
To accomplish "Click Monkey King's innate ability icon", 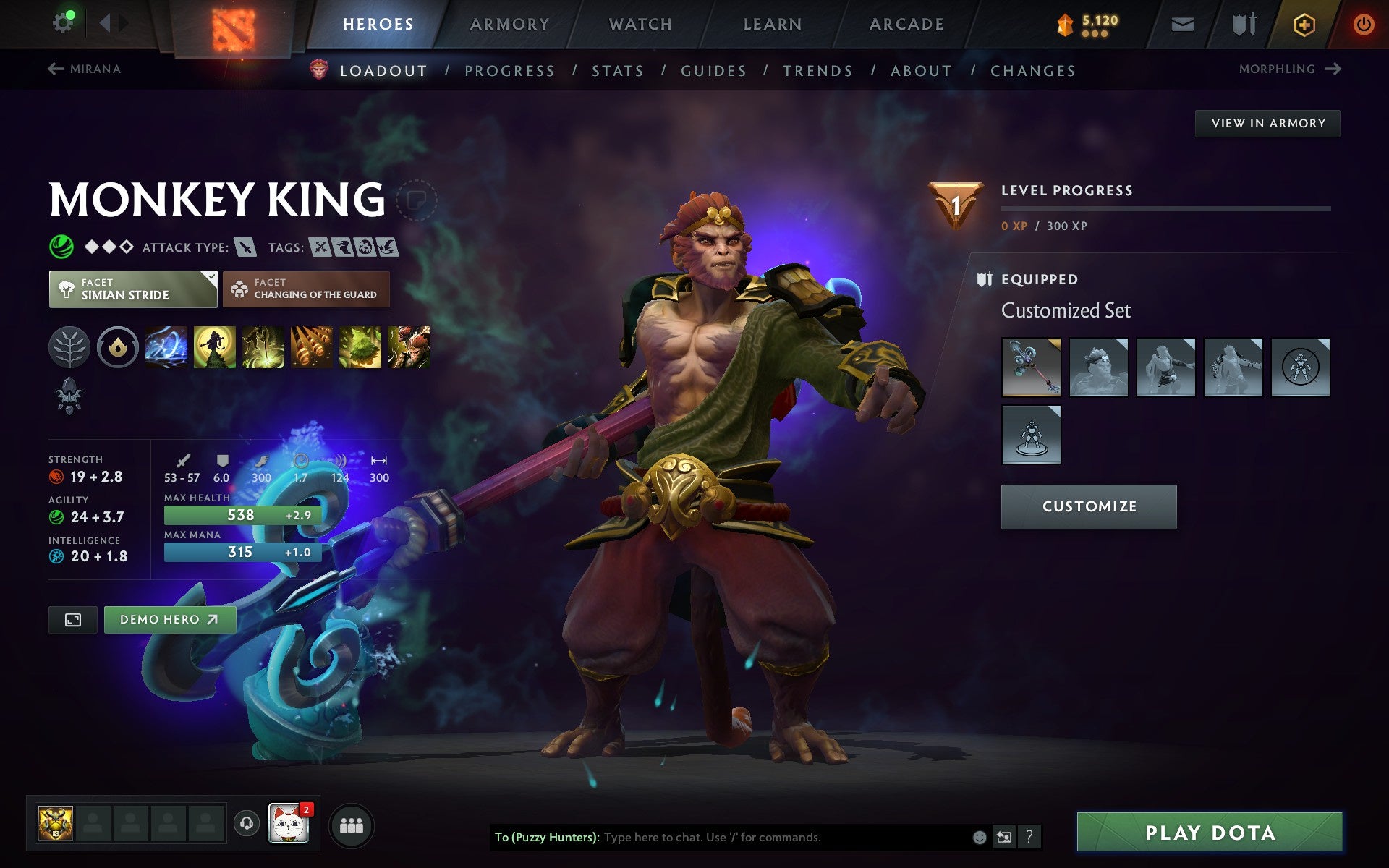I will pos(69,347).
